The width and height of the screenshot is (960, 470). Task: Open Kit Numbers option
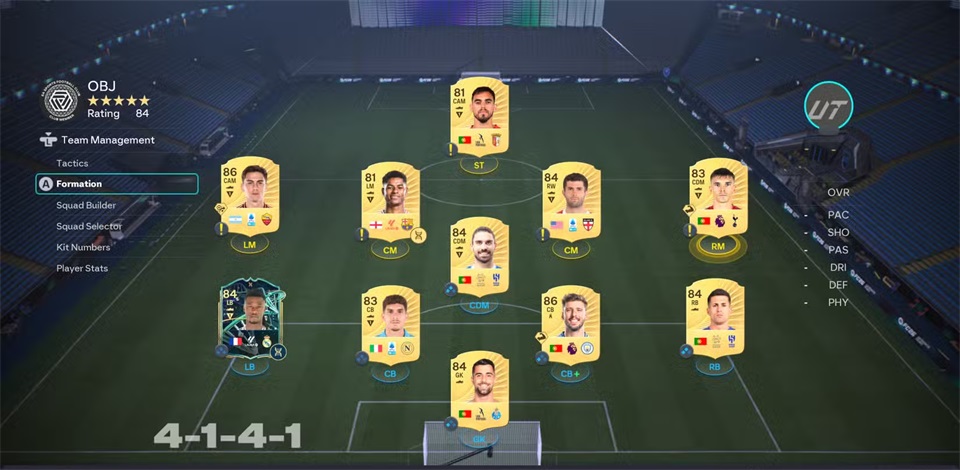83,247
